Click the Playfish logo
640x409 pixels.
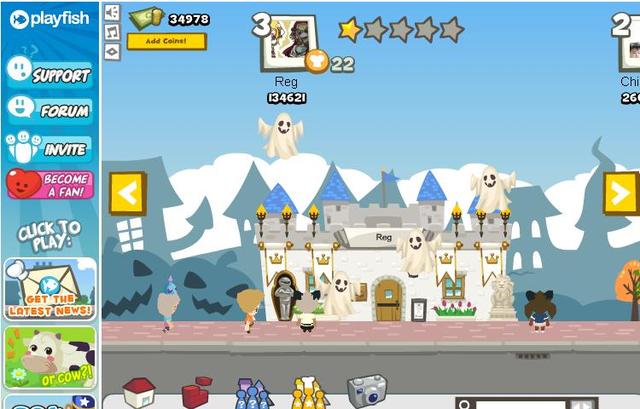pyautogui.click(x=49, y=19)
